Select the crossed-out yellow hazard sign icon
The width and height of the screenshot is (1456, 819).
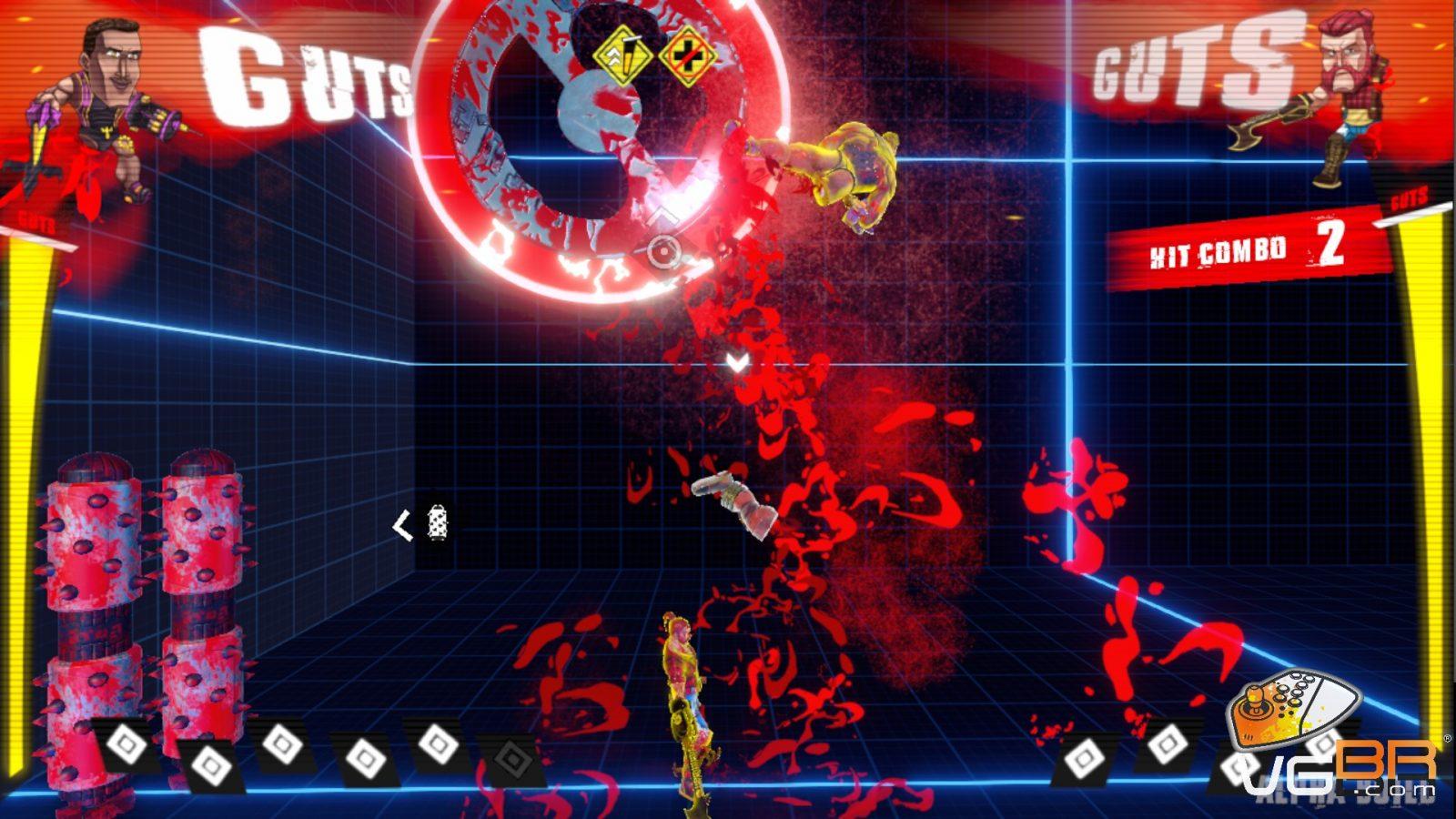coord(687,56)
